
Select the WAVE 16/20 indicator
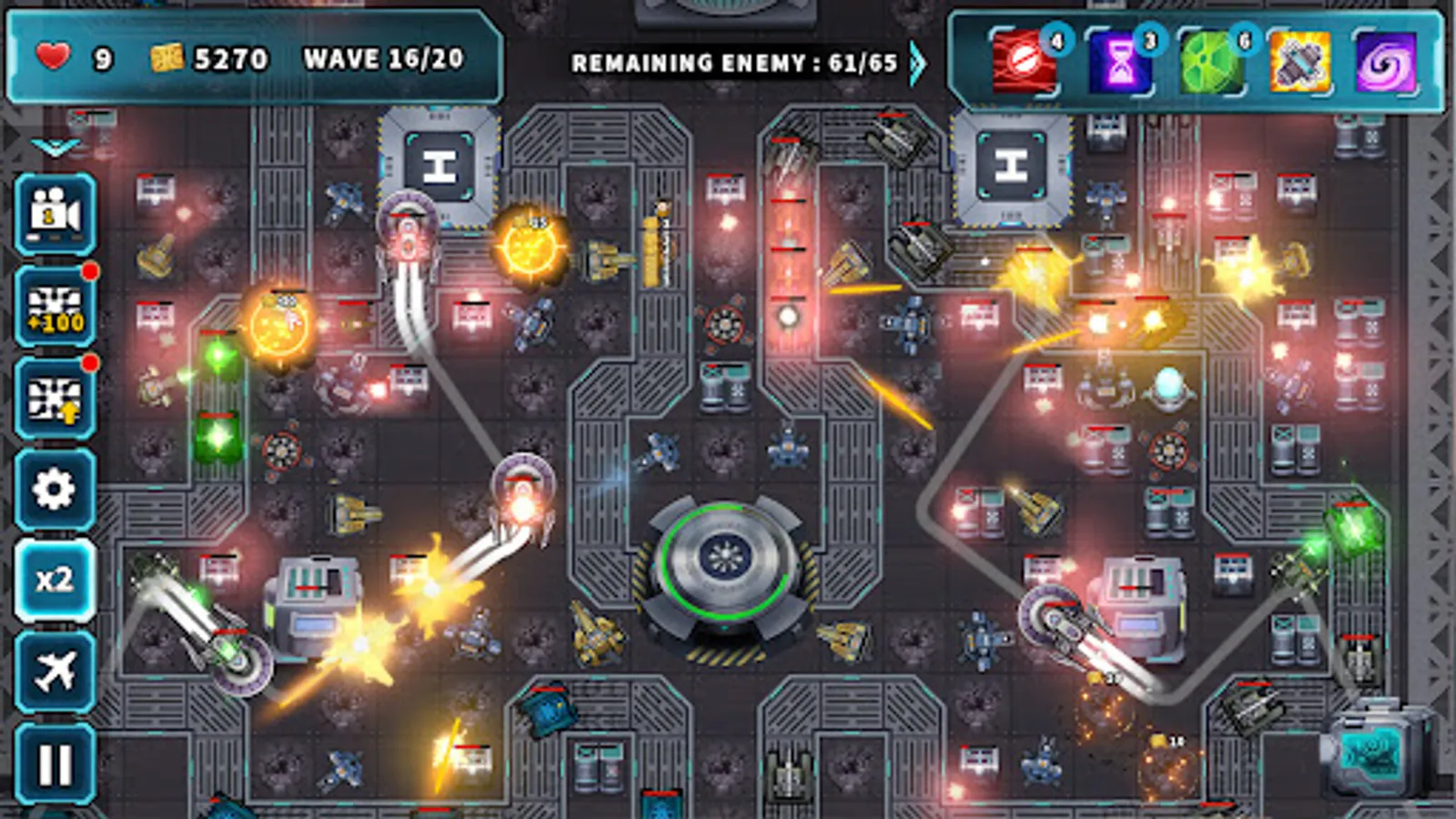382,59
